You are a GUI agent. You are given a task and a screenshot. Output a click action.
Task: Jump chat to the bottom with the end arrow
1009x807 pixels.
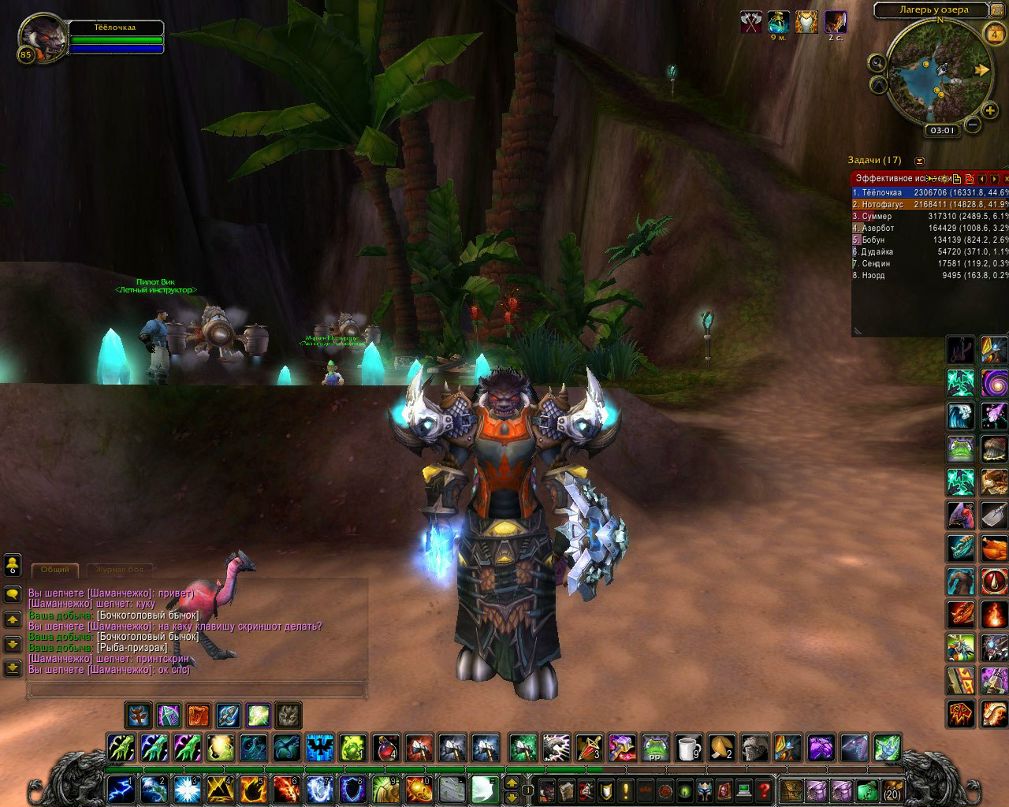13,667
